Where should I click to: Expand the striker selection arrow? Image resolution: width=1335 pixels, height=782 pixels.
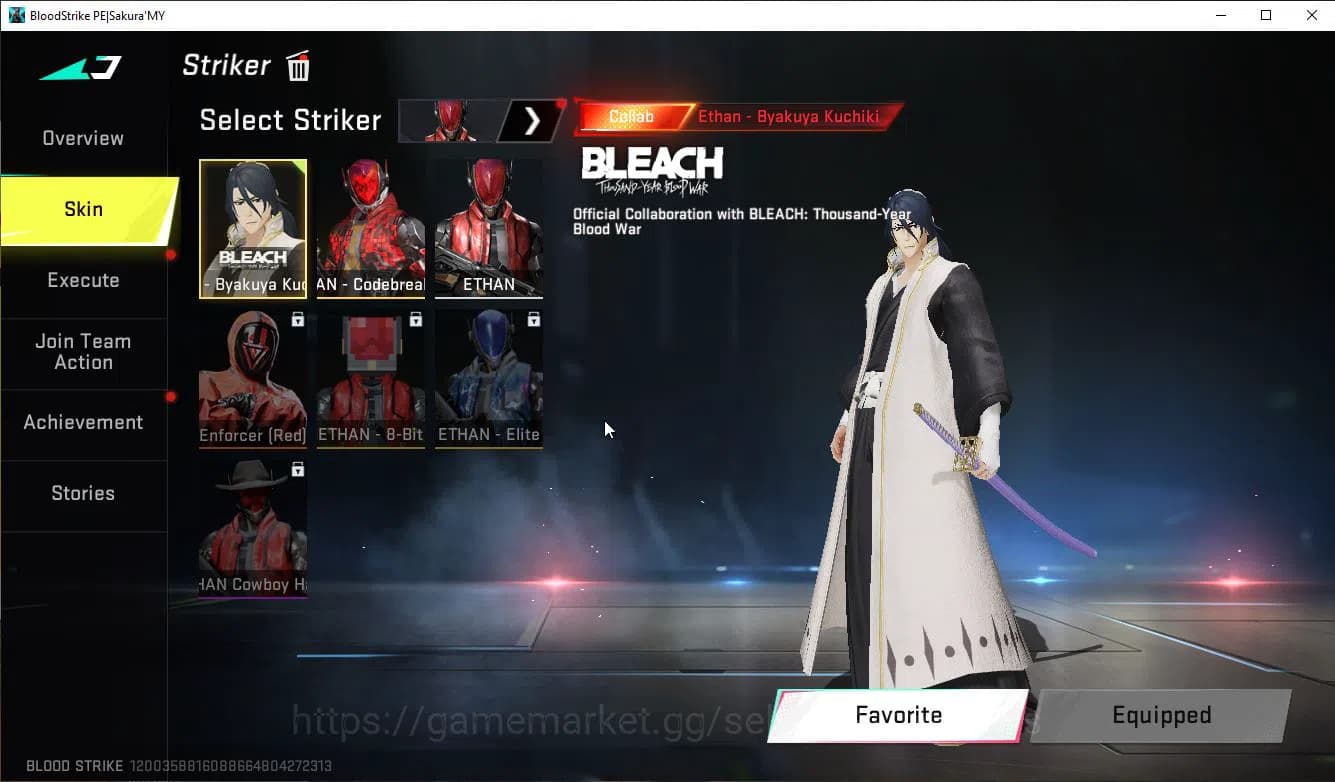pos(532,120)
